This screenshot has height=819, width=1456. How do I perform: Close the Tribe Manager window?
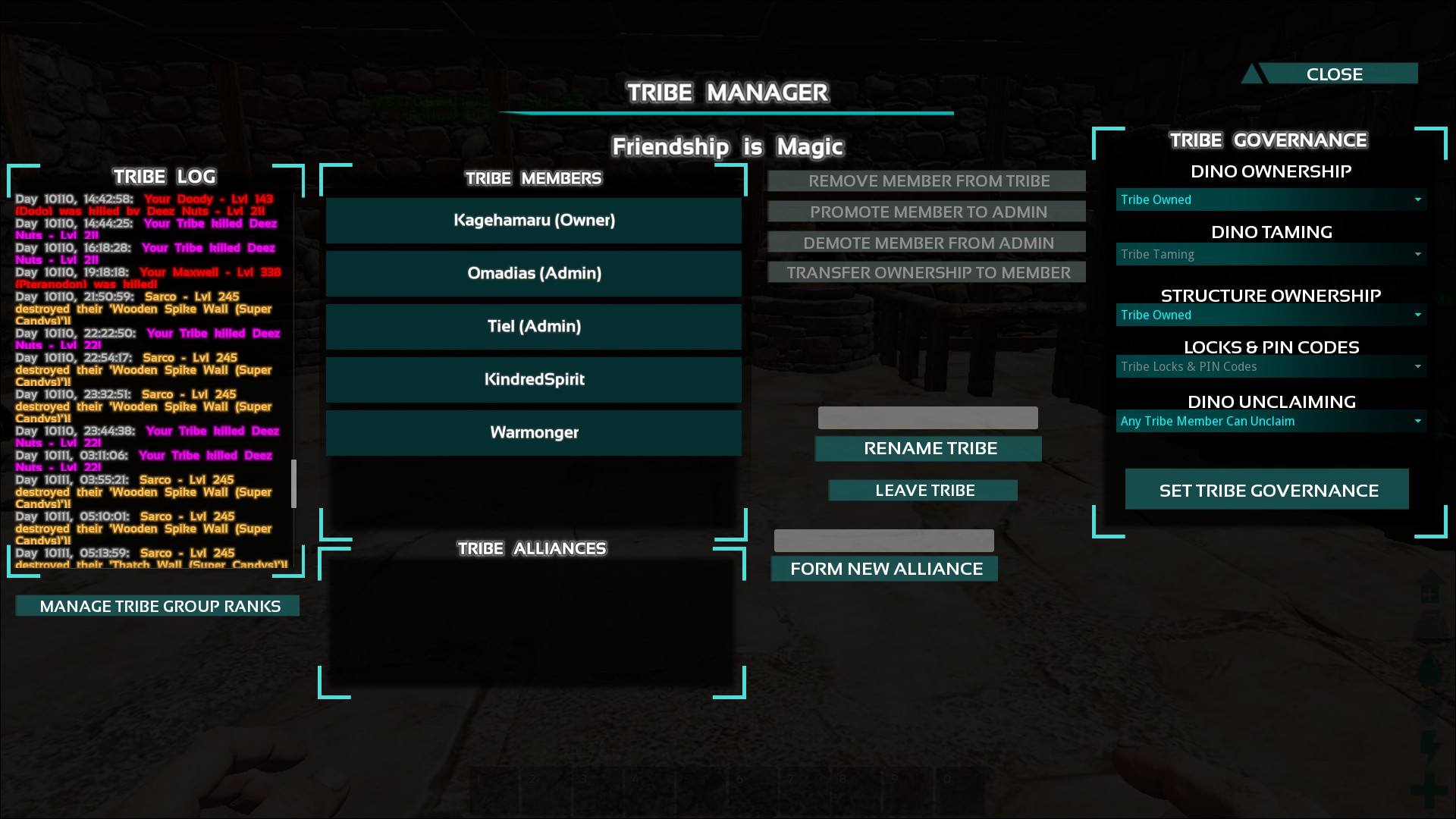coord(1333,74)
